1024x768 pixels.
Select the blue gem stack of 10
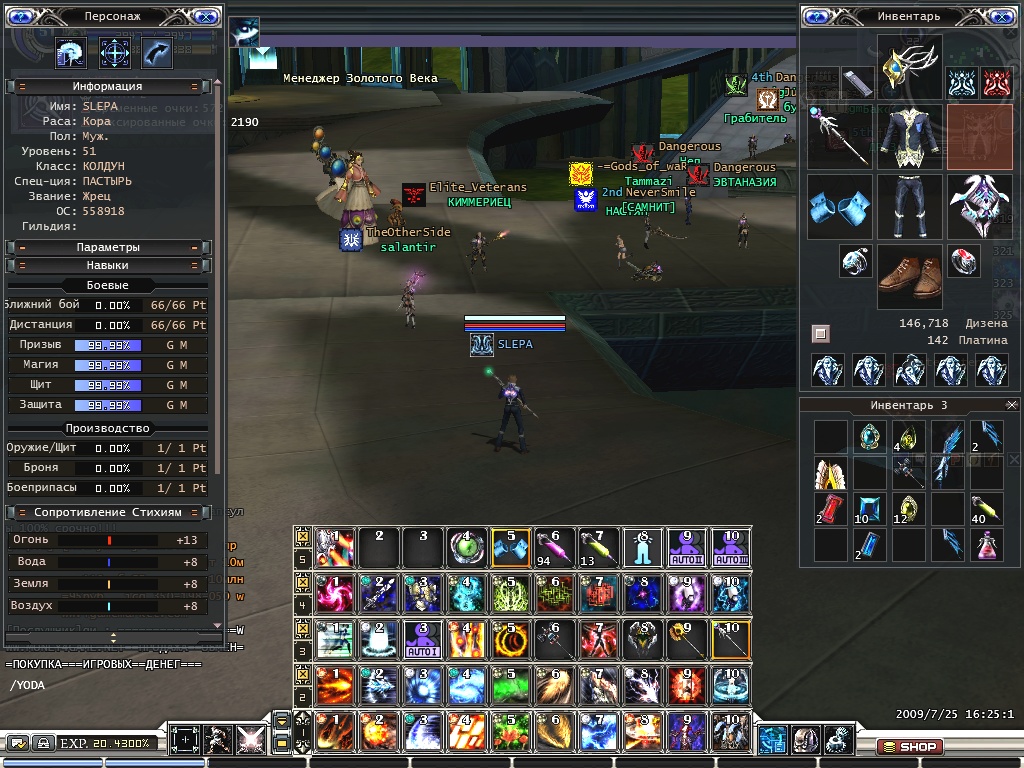point(868,508)
